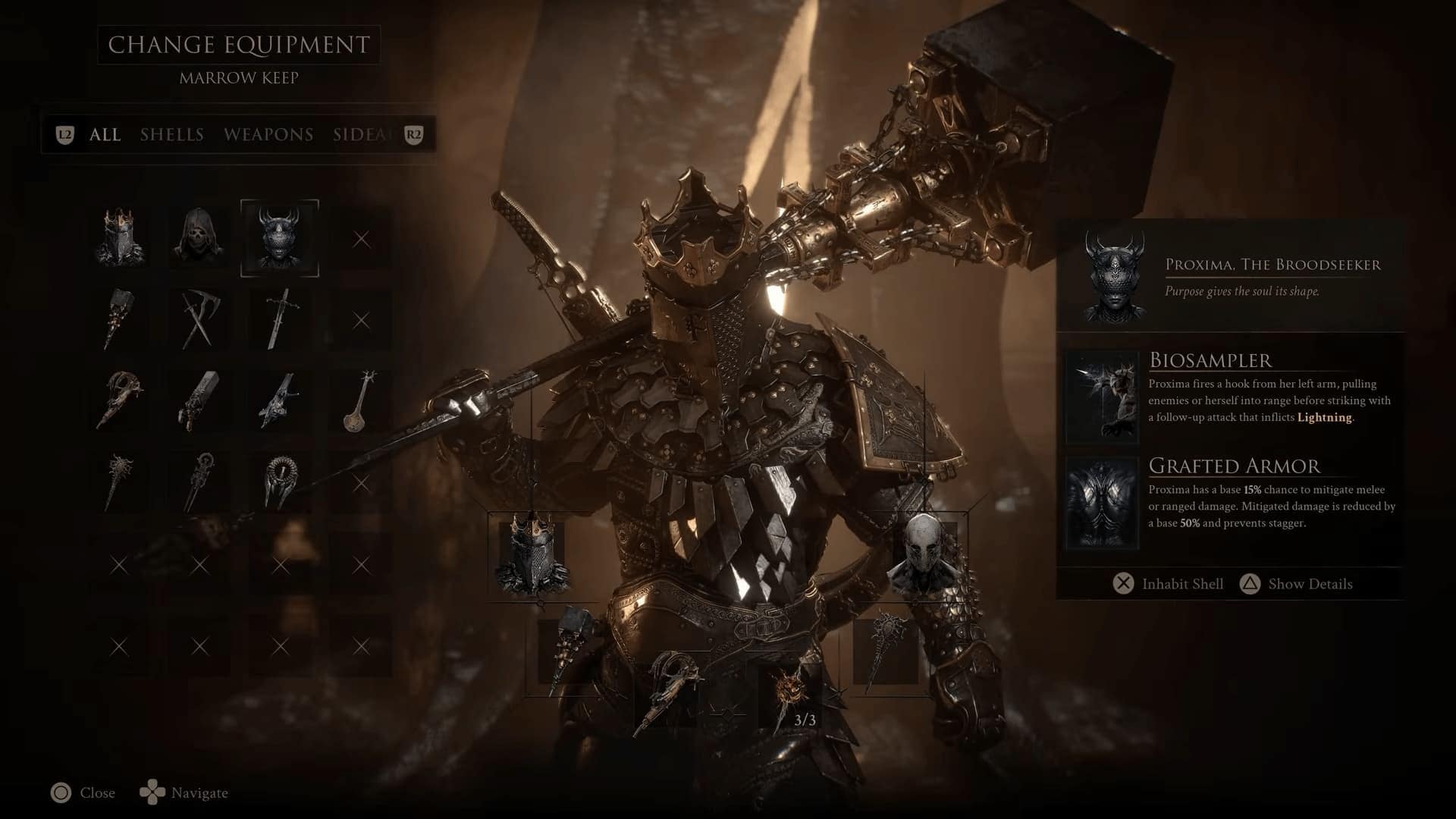Image resolution: width=1456 pixels, height=819 pixels.
Task: Inhabit the selected shell
Action: pyautogui.click(x=1168, y=584)
